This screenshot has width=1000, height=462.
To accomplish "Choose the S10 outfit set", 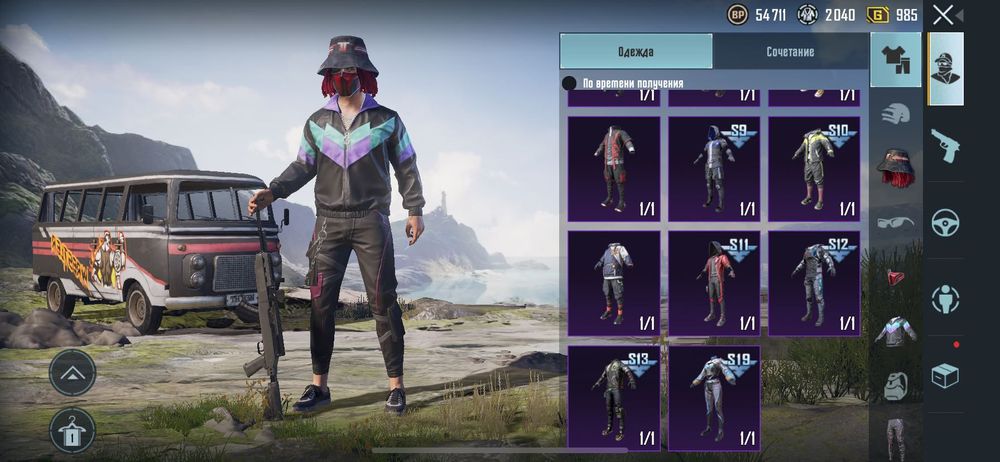I will 813,168.
